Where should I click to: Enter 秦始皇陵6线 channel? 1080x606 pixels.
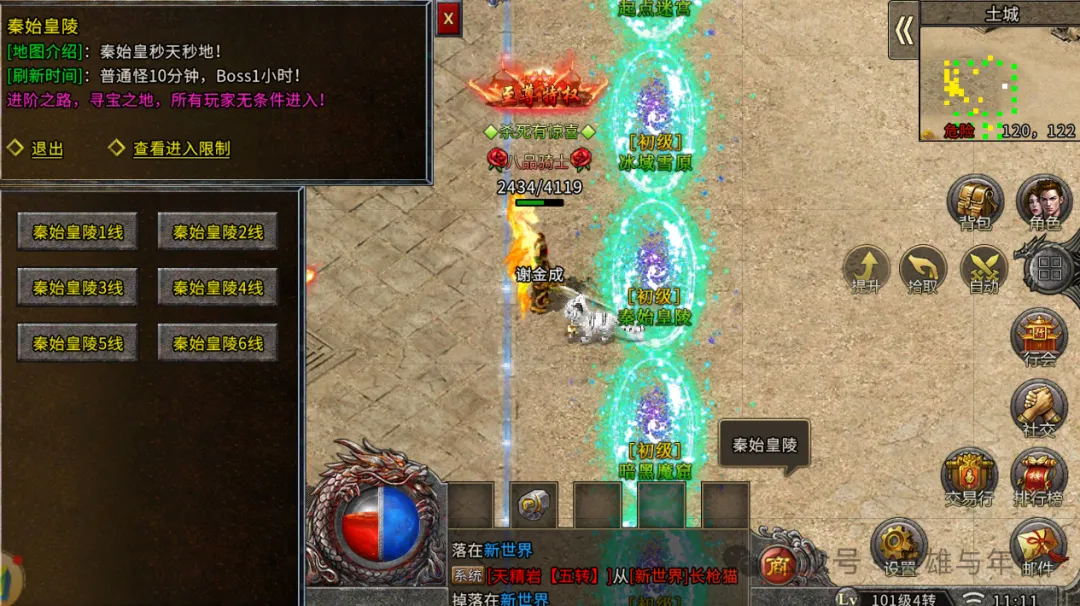(x=217, y=343)
